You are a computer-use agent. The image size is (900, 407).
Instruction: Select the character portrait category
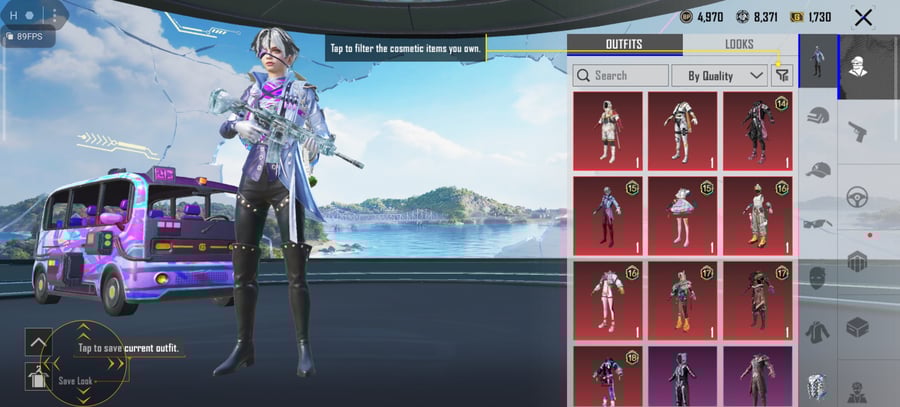[857, 66]
